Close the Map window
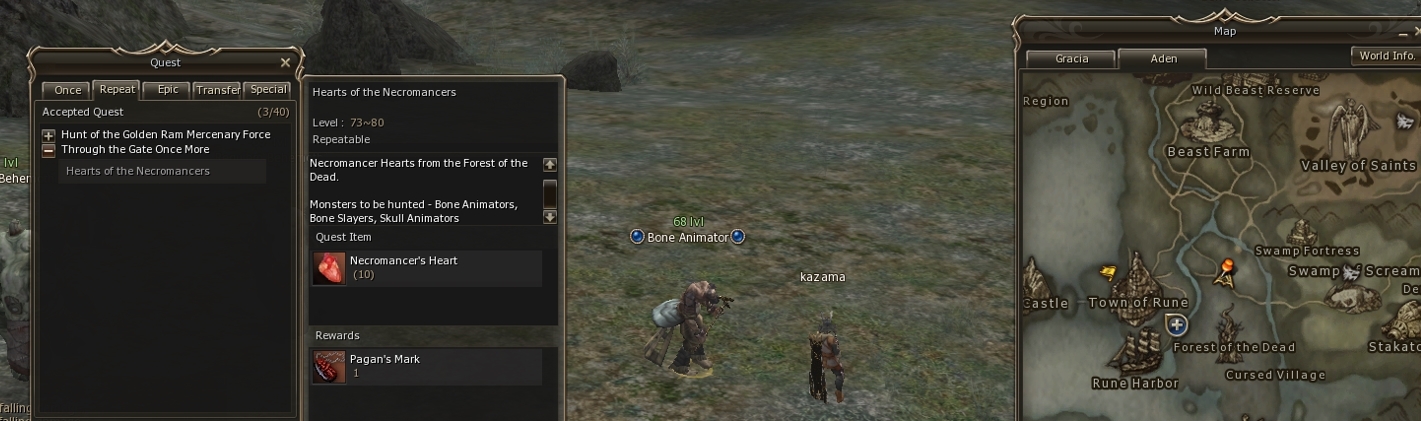Image resolution: width=1421 pixels, height=421 pixels. coord(1417,32)
